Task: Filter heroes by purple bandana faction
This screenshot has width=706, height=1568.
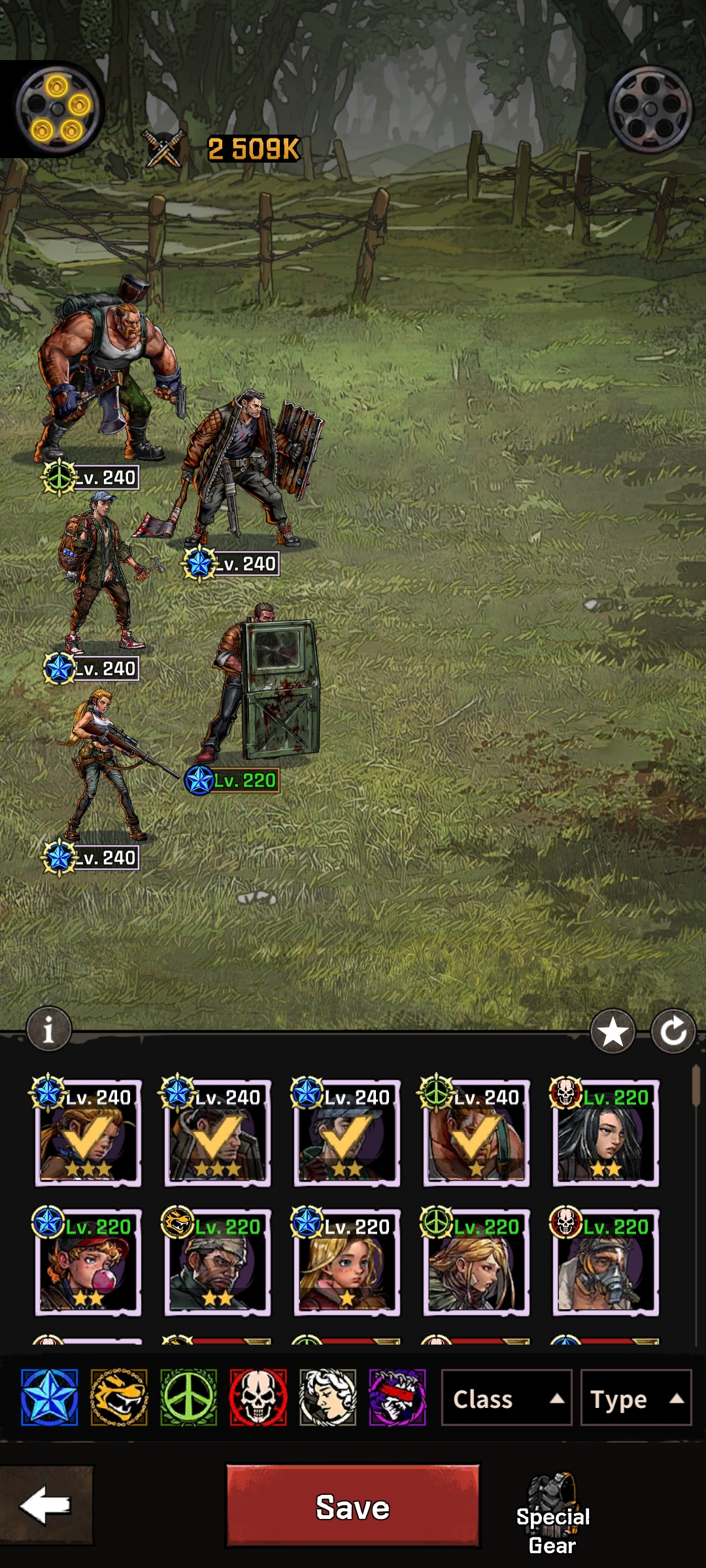Action: click(x=397, y=1397)
